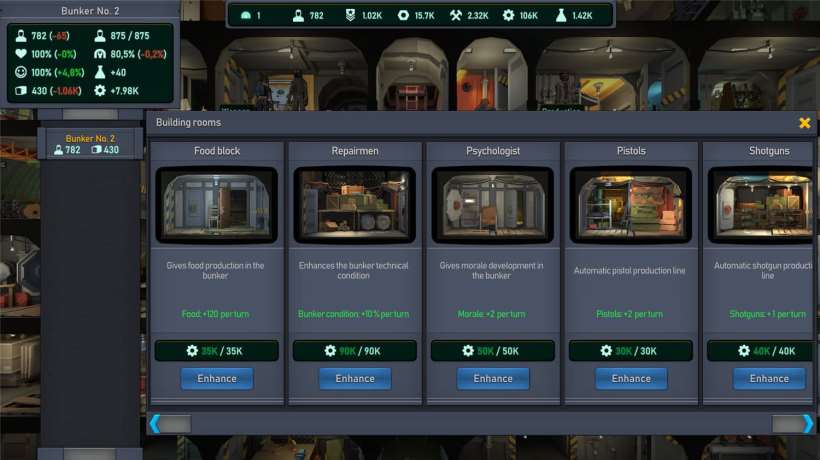
Task: Enhance the Pistols production line
Action: click(631, 379)
